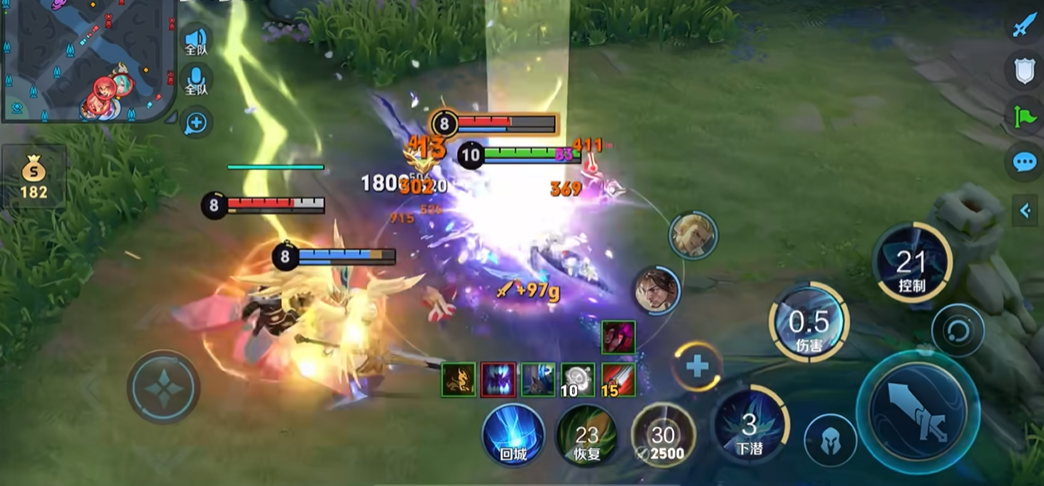Send the green flag gather signal
1044x486 pixels.
pos(1022,115)
